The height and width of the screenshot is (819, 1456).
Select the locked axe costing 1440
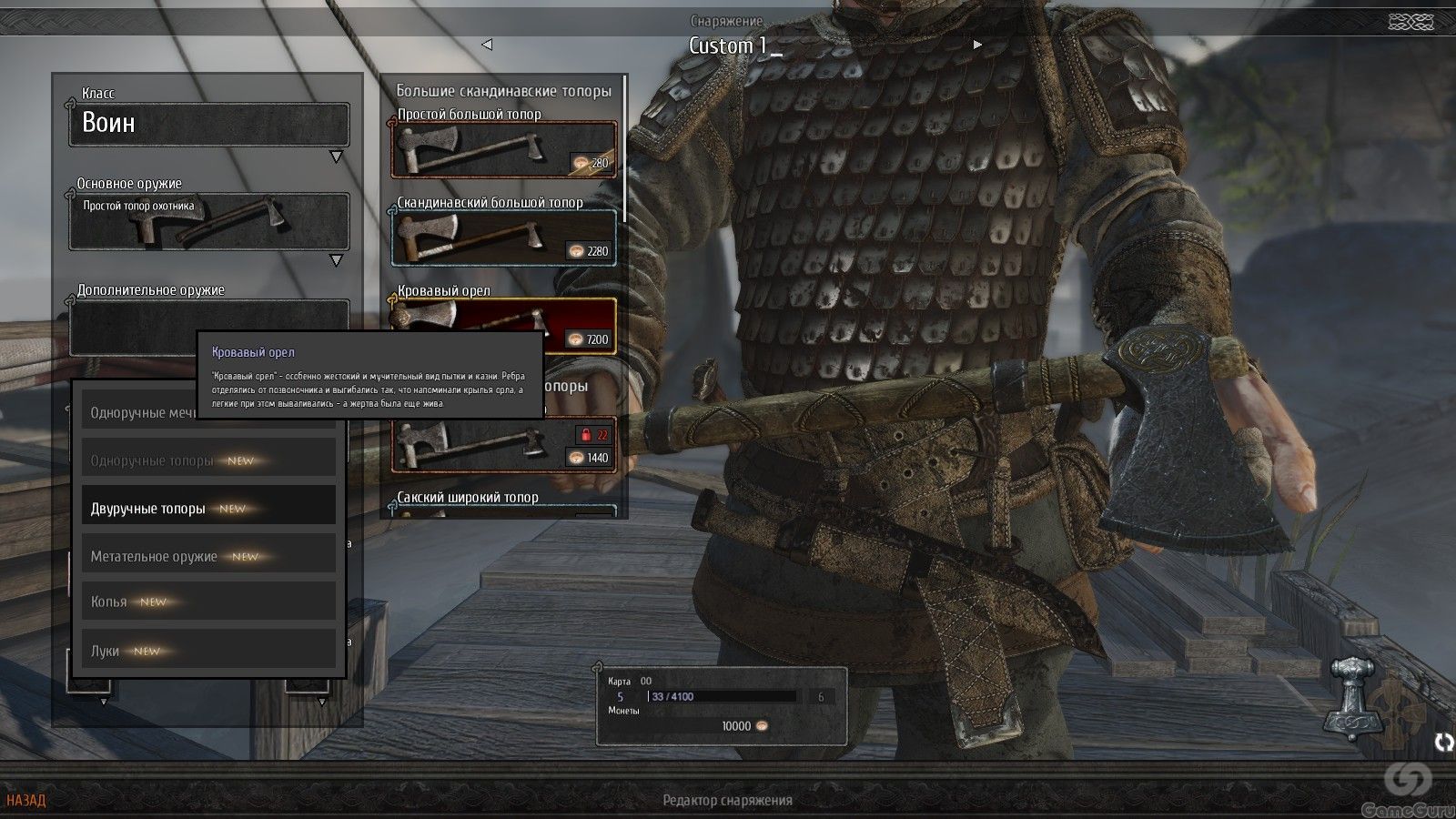coord(503,446)
